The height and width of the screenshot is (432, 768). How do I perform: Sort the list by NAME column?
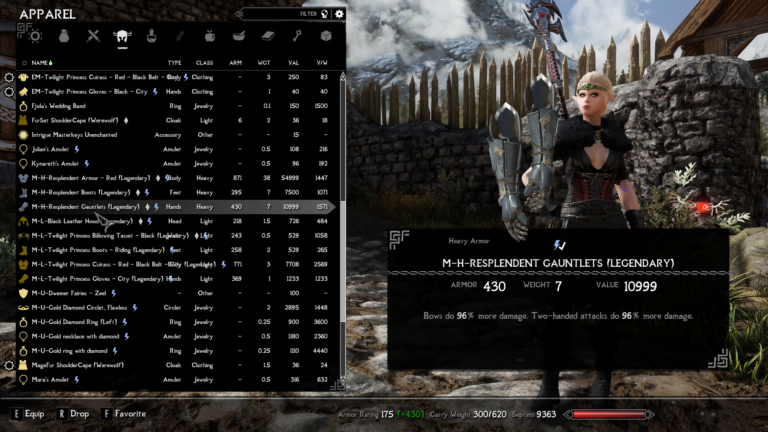(x=40, y=62)
